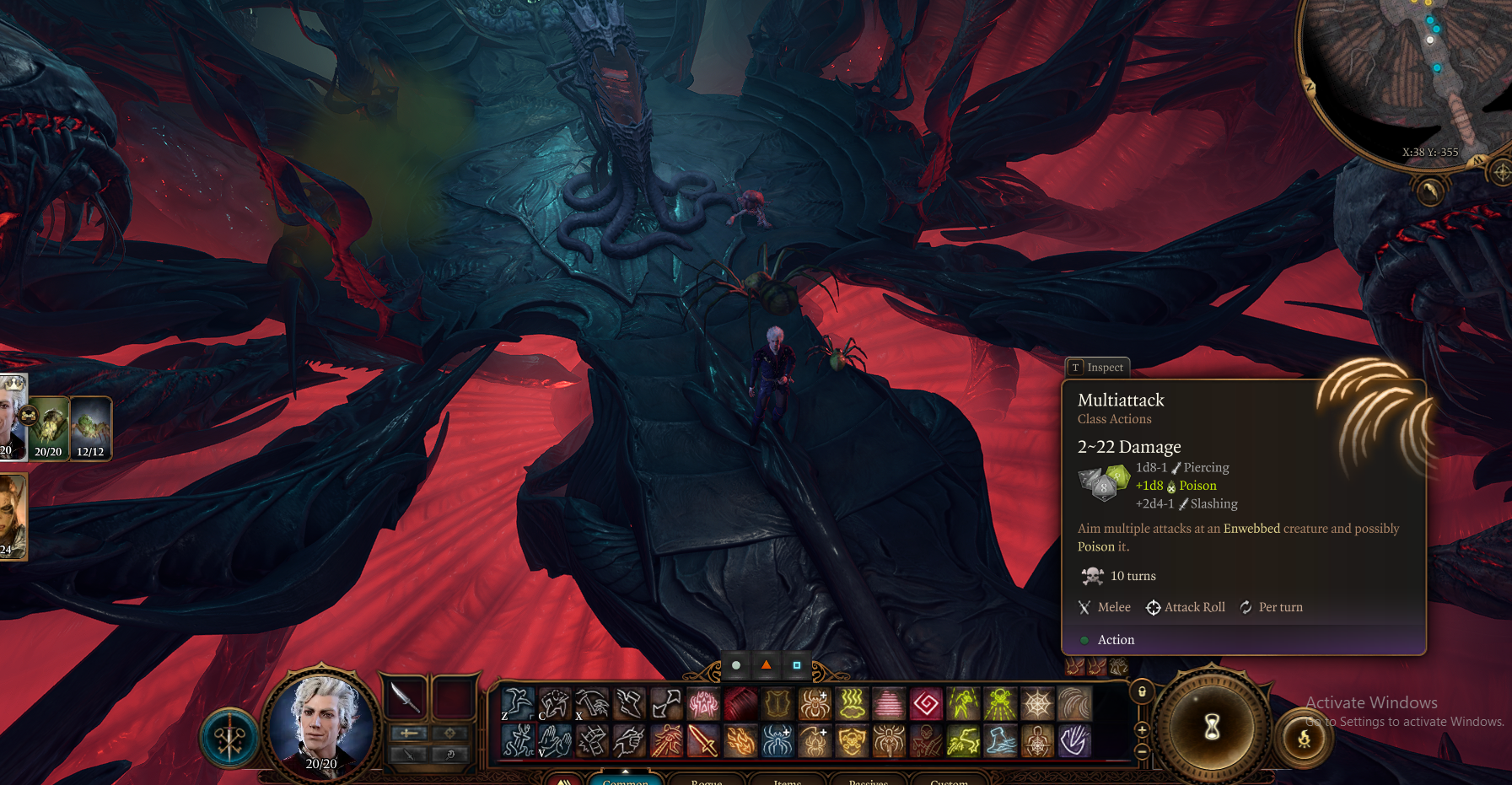Click the campfire rest button
Viewport: 1512px width, 785px height.
coord(1304,739)
